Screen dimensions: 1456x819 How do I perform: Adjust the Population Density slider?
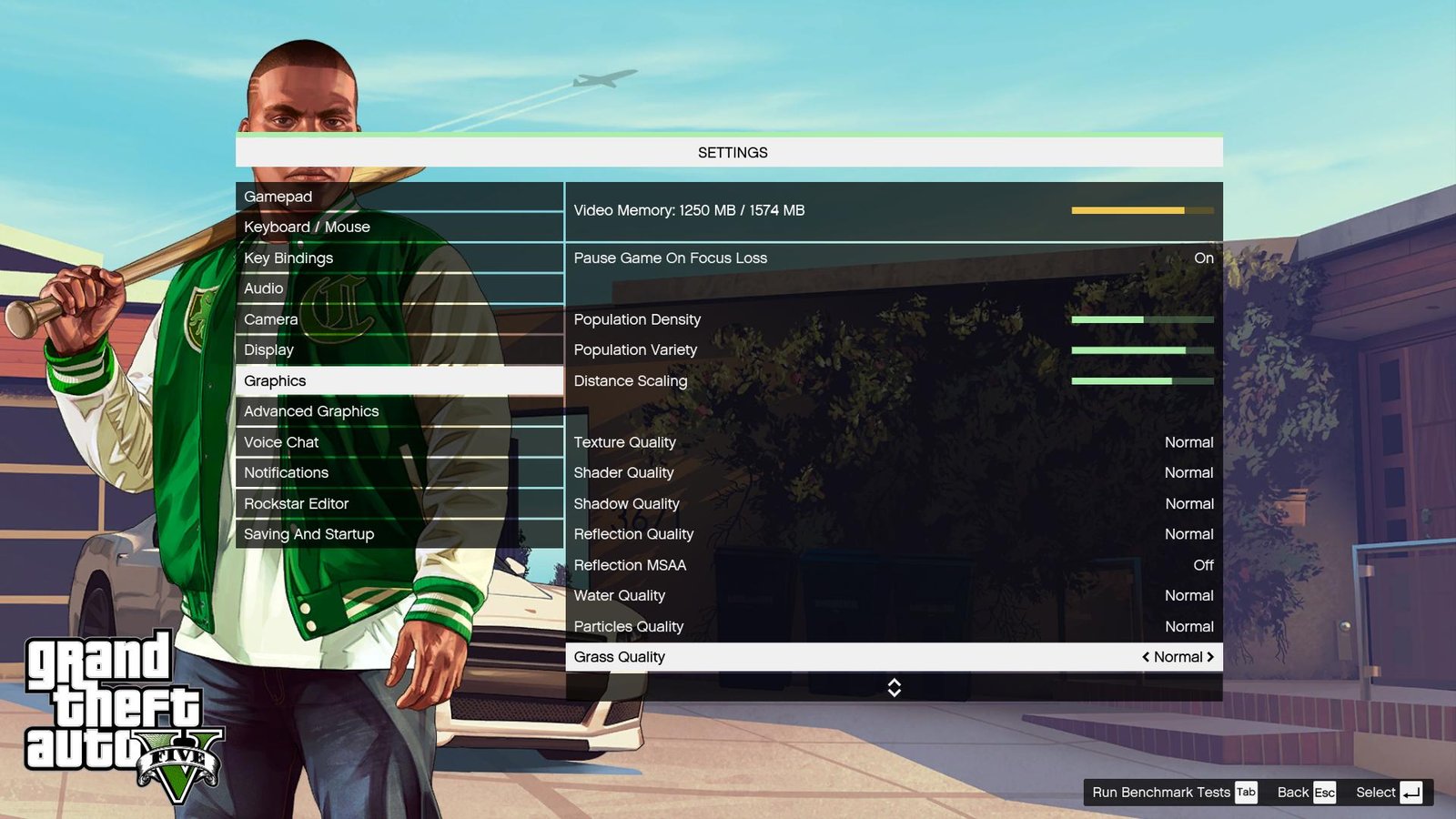click(1142, 319)
